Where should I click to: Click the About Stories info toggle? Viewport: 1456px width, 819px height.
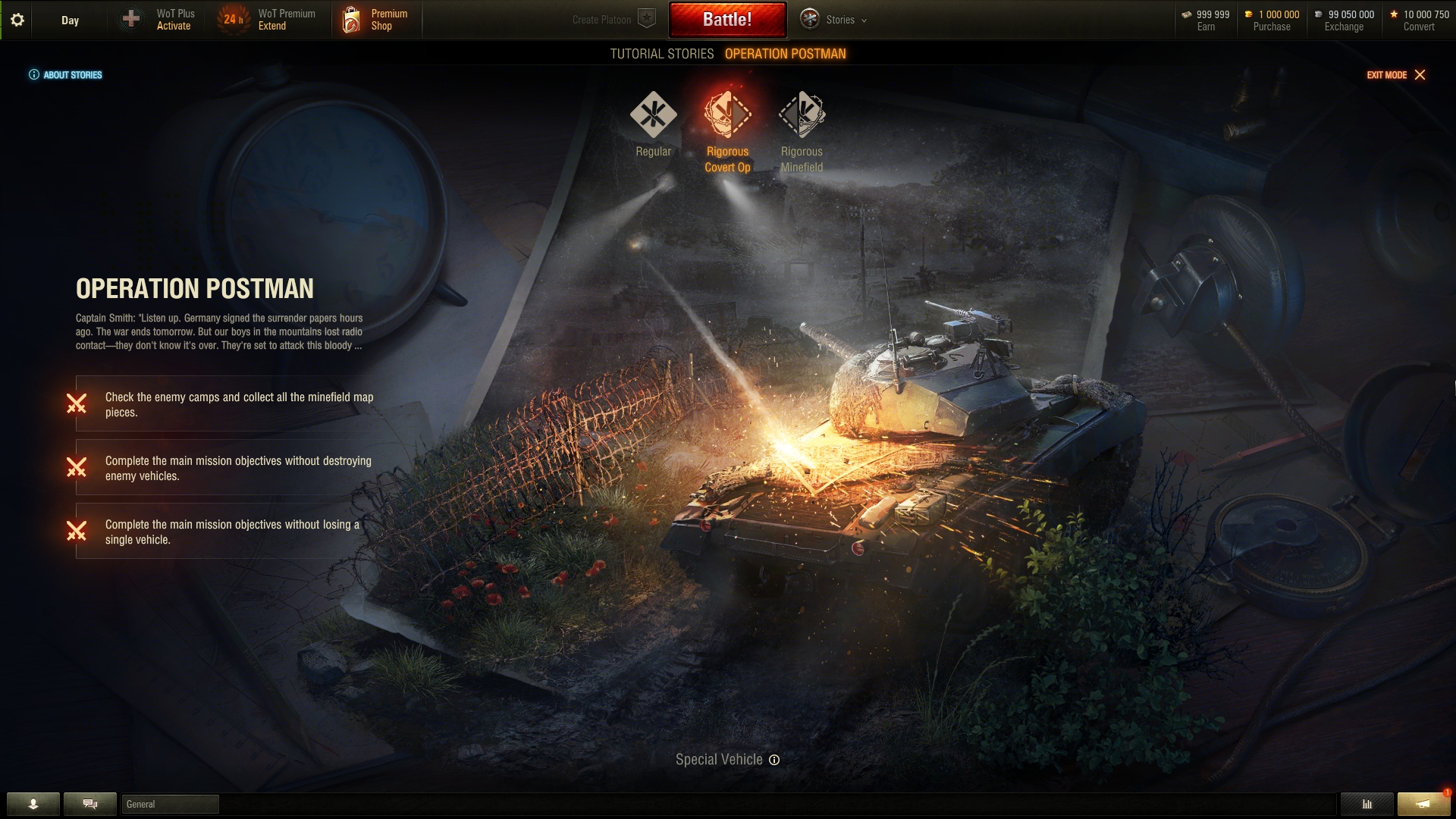(x=34, y=74)
